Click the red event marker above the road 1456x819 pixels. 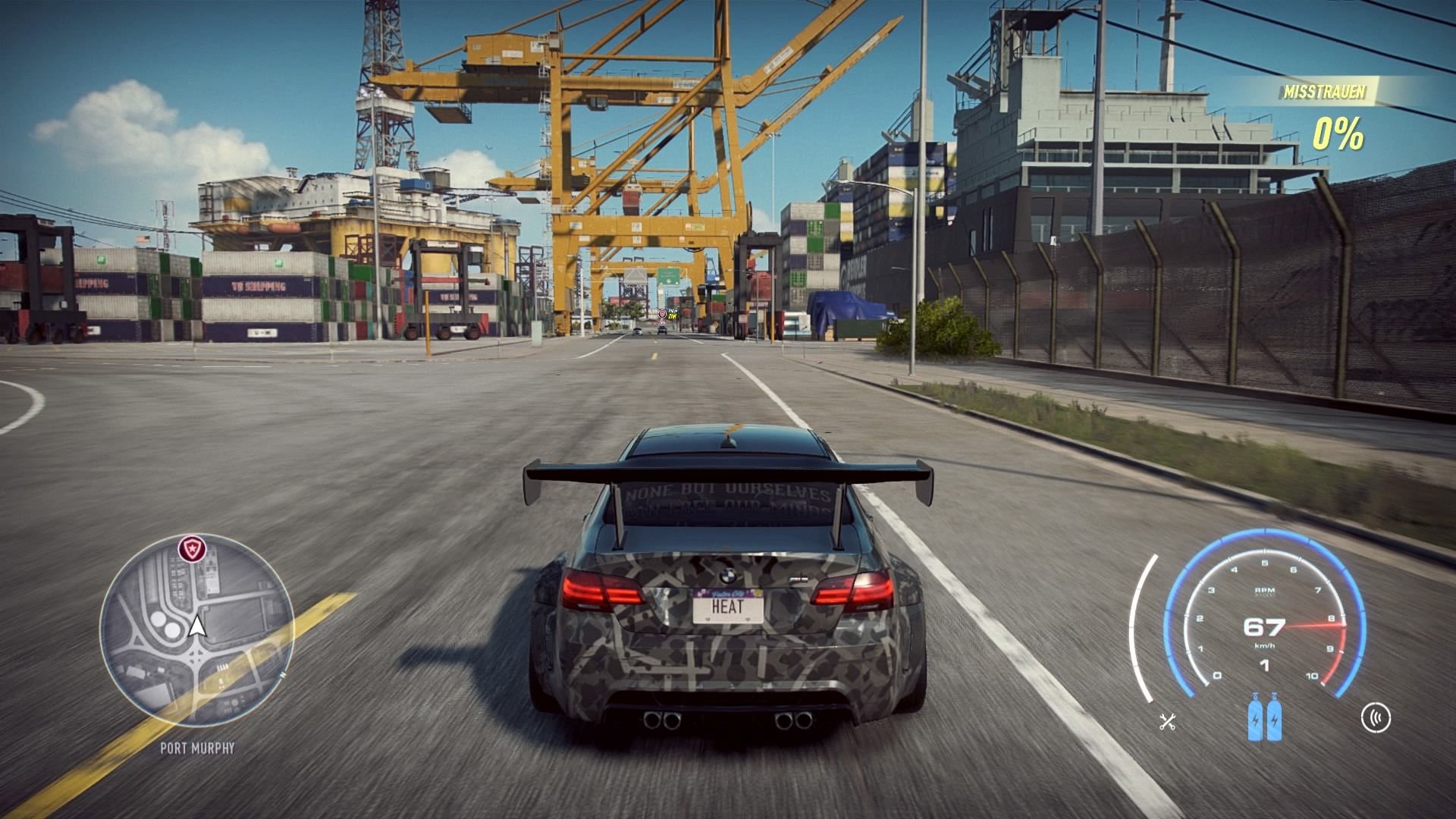(662, 315)
